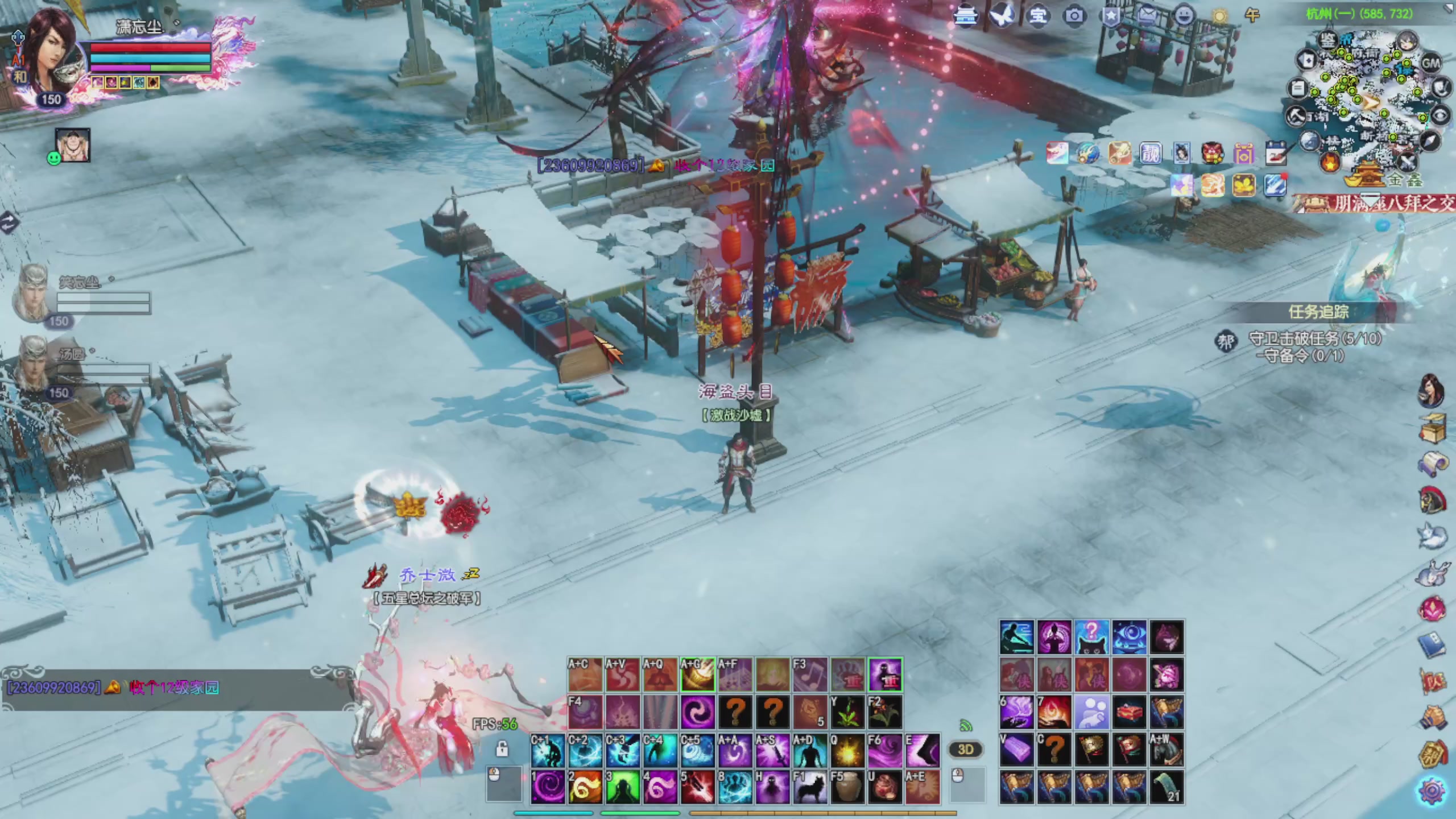Click the camera screenshot button
The width and height of the screenshot is (1456, 819).
coord(1074,15)
